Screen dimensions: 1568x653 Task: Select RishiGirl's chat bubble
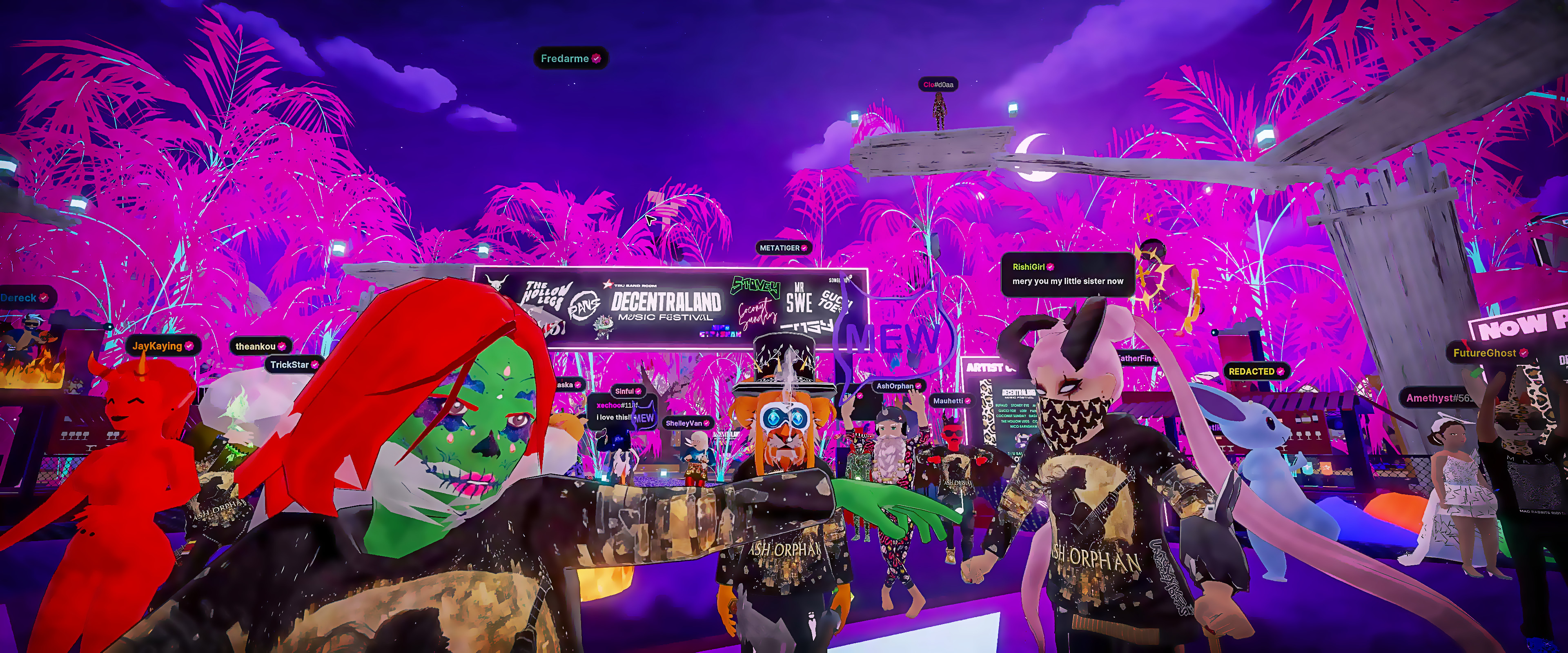pos(1067,275)
